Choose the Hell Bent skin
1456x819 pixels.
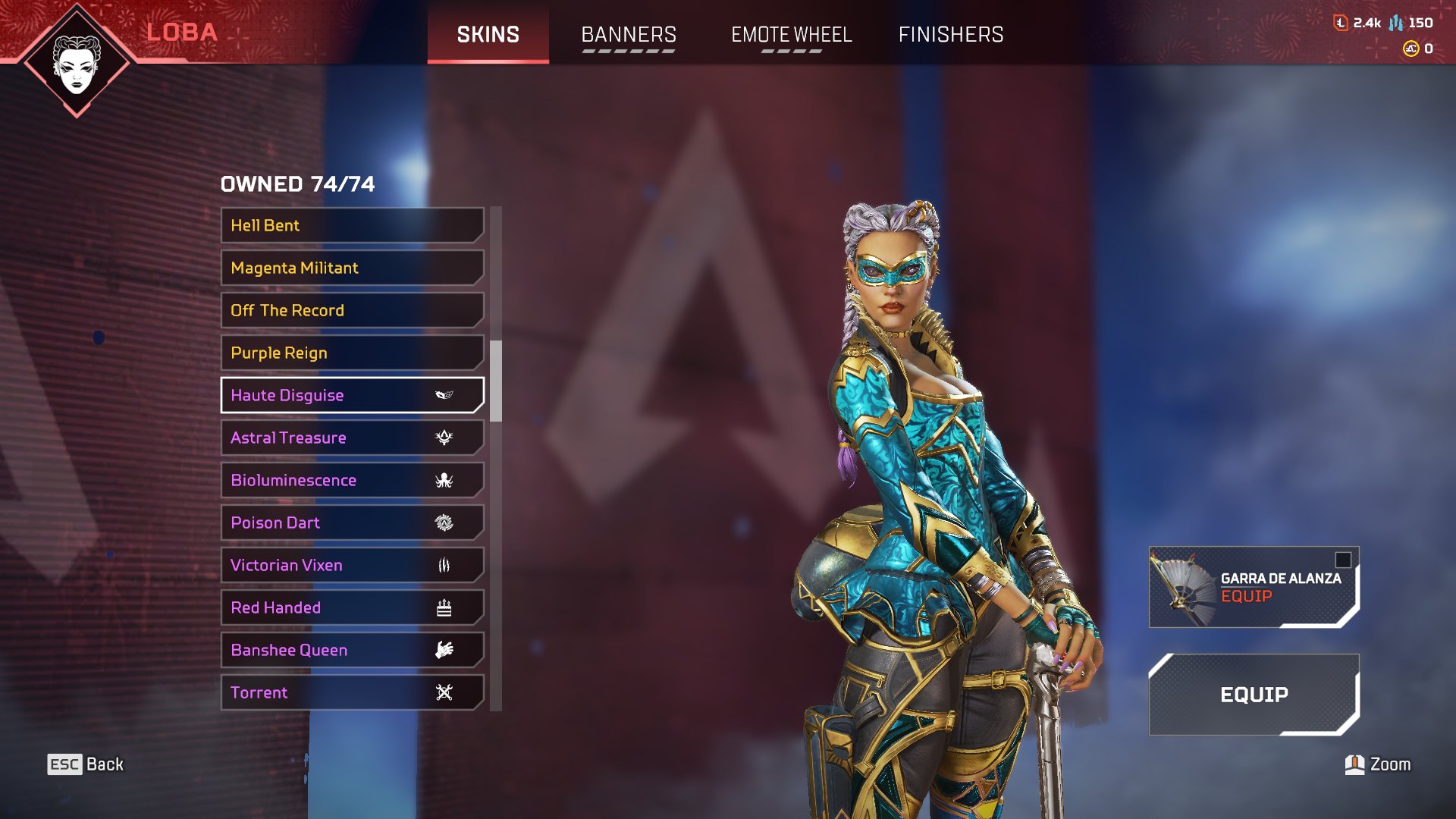point(352,225)
